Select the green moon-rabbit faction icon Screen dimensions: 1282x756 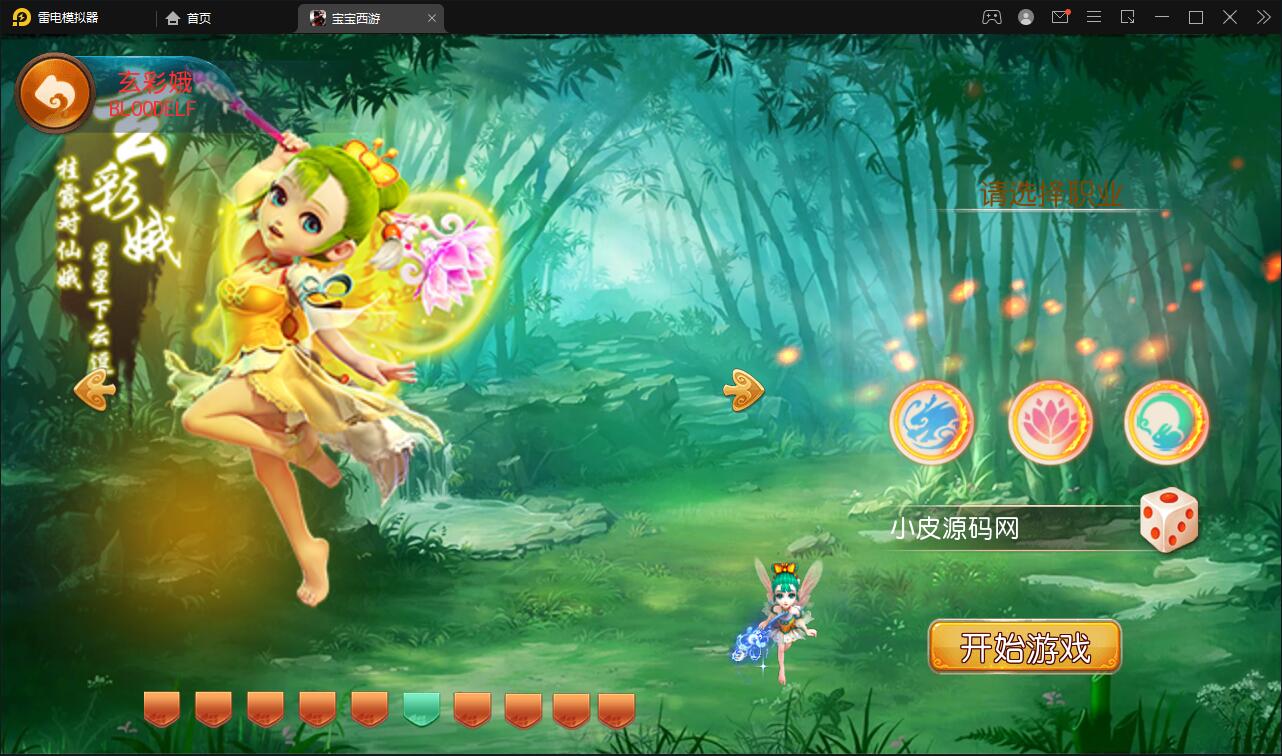[1166, 421]
